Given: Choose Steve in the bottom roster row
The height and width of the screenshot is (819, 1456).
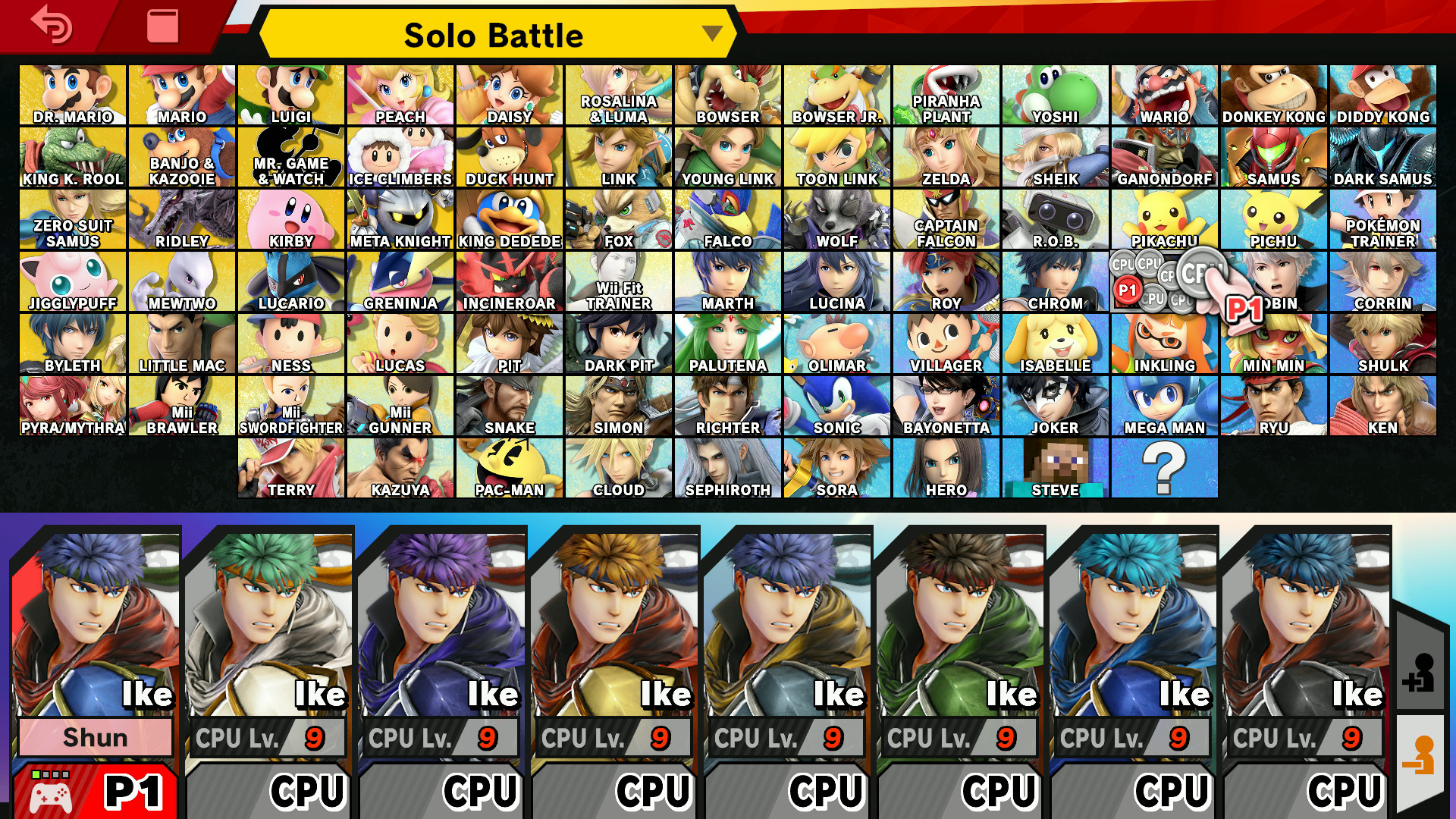Looking at the screenshot, I should pos(1057,466).
